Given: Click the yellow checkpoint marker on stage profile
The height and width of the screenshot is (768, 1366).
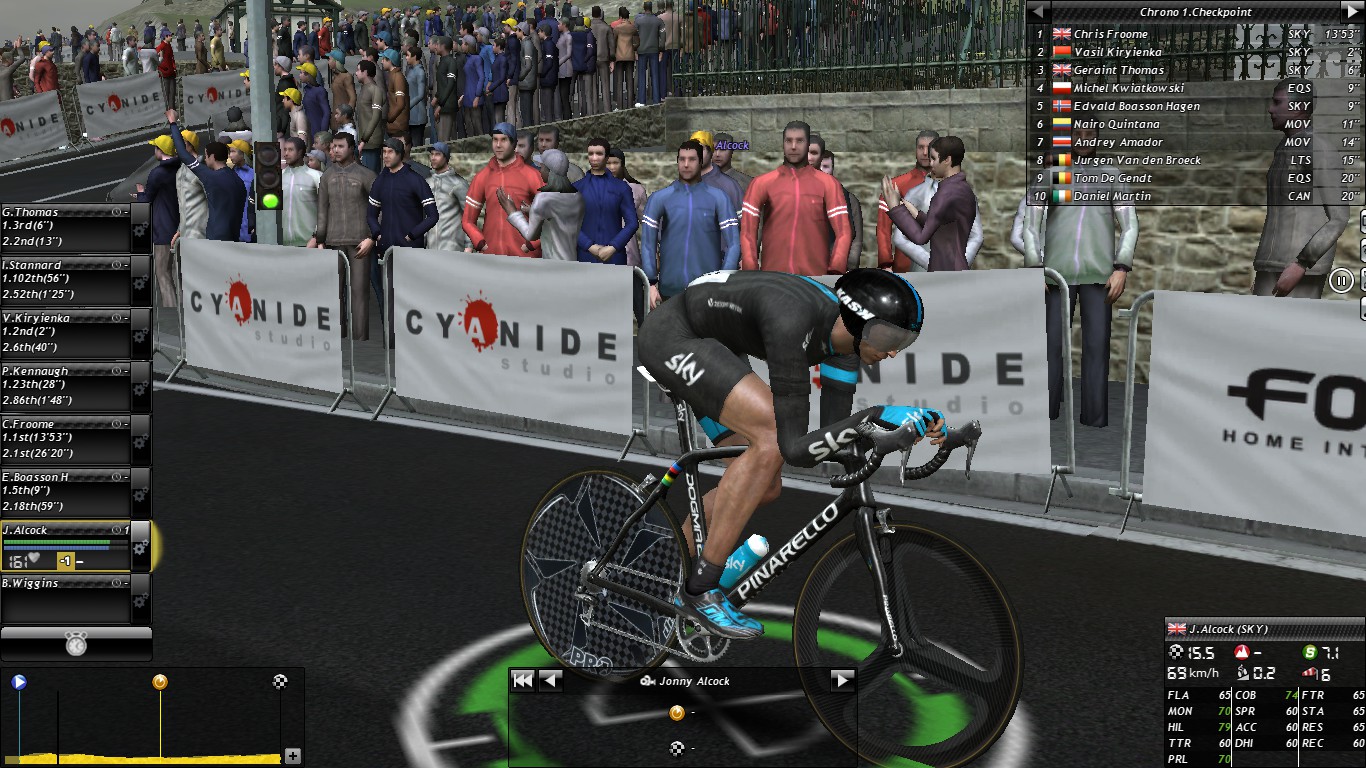Looking at the screenshot, I should click(159, 682).
